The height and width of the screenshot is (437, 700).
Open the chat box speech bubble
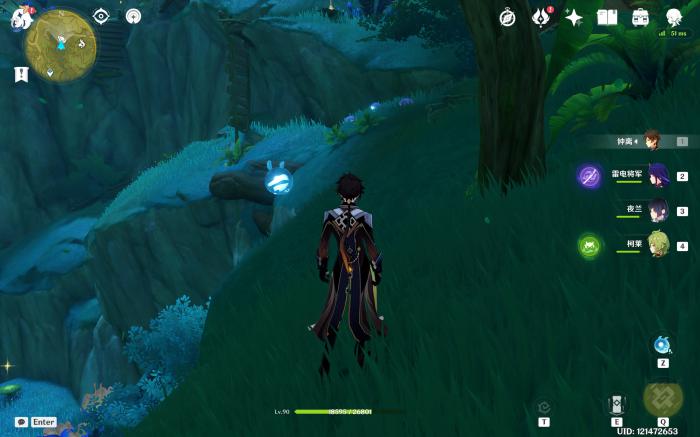[21, 422]
